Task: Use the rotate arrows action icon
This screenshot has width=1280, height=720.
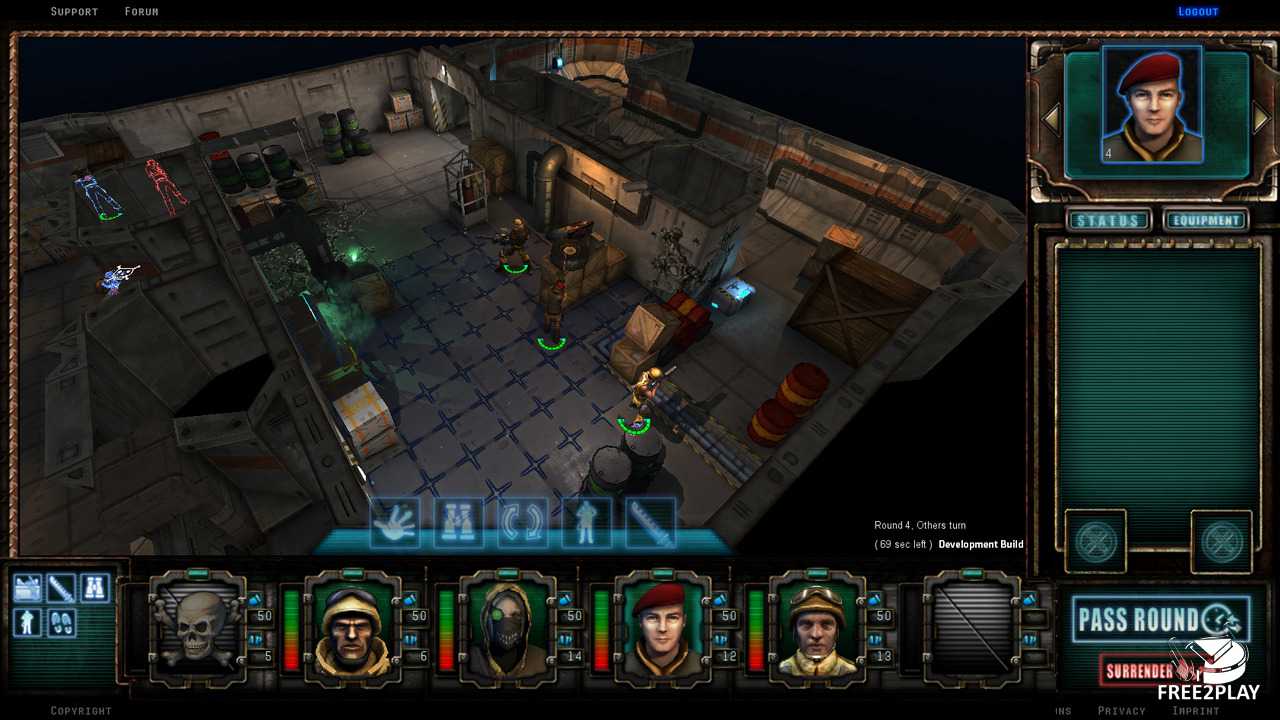Action: point(522,523)
